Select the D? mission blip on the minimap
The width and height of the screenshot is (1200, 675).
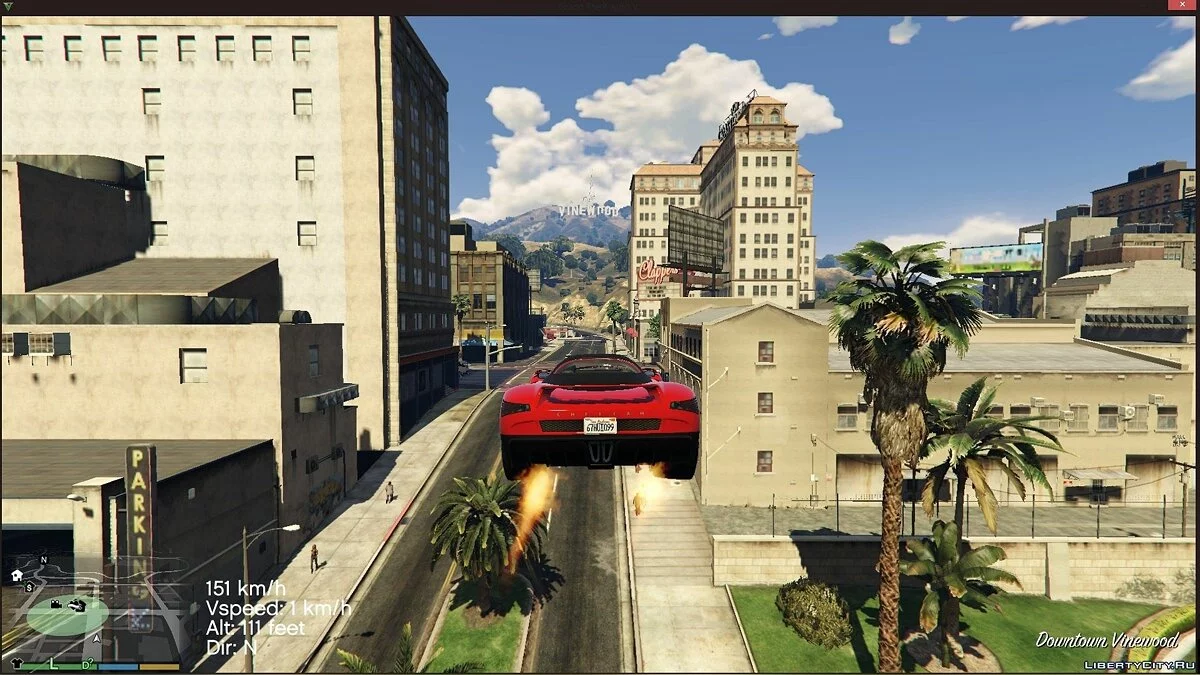(88, 663)
